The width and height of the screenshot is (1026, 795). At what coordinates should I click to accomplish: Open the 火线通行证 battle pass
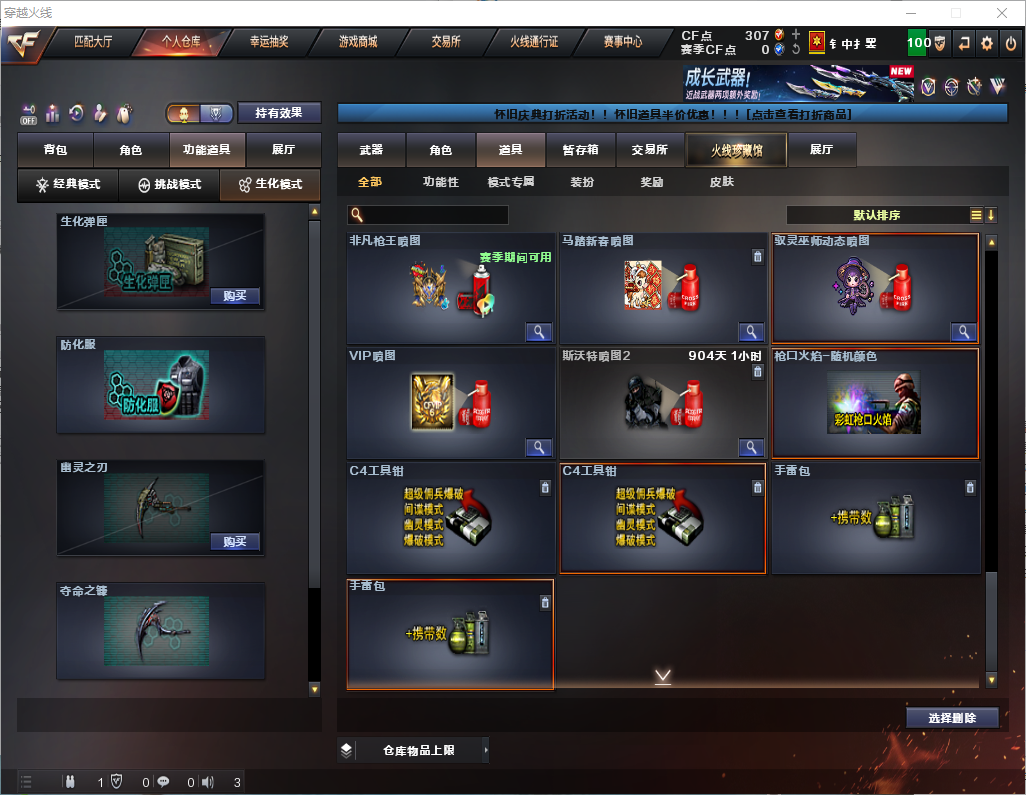(534, 42)
